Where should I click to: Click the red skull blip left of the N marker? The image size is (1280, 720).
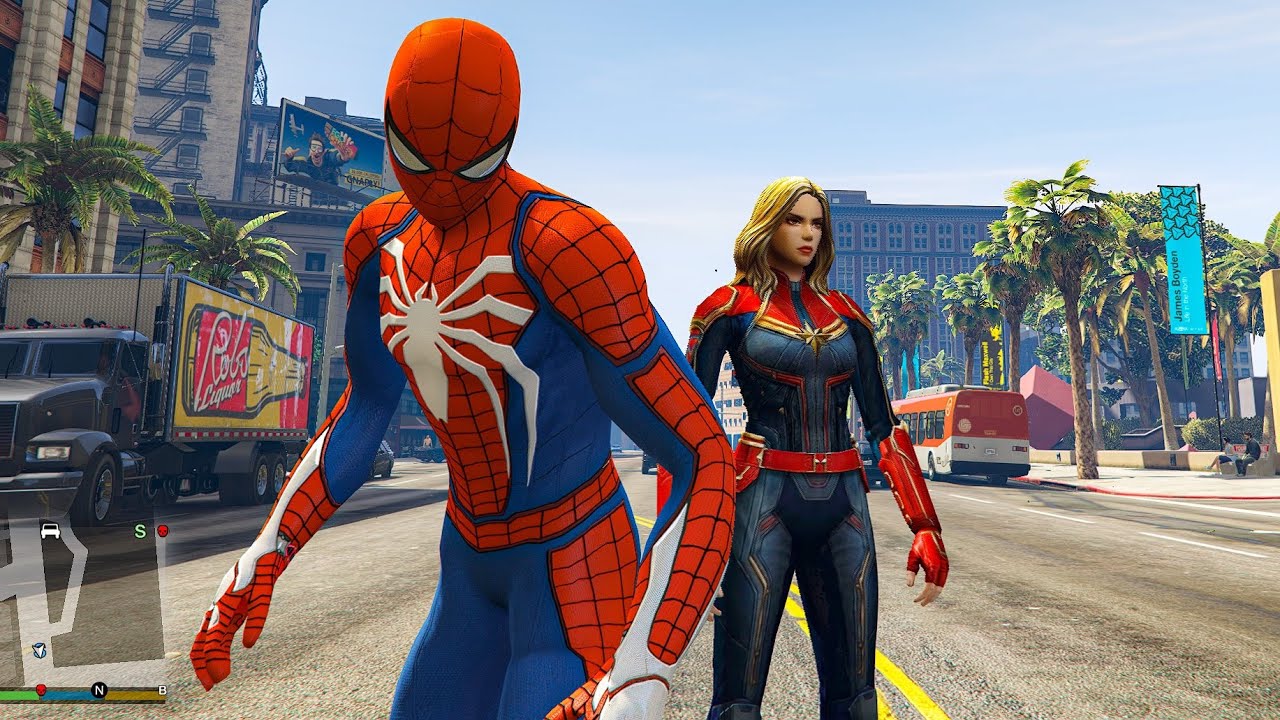click(41, 690)
